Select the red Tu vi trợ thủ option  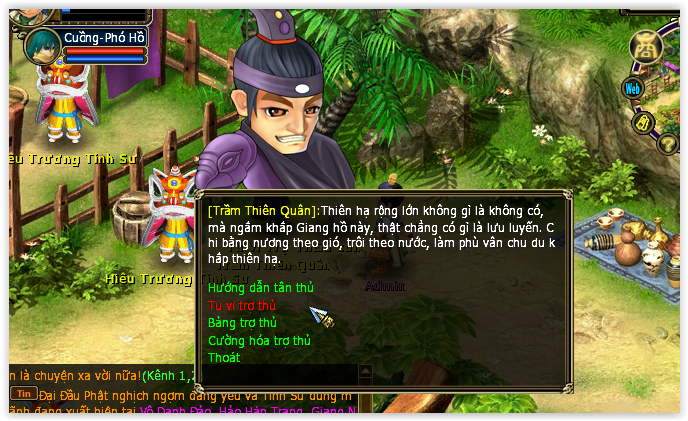[x=242, y=306]
